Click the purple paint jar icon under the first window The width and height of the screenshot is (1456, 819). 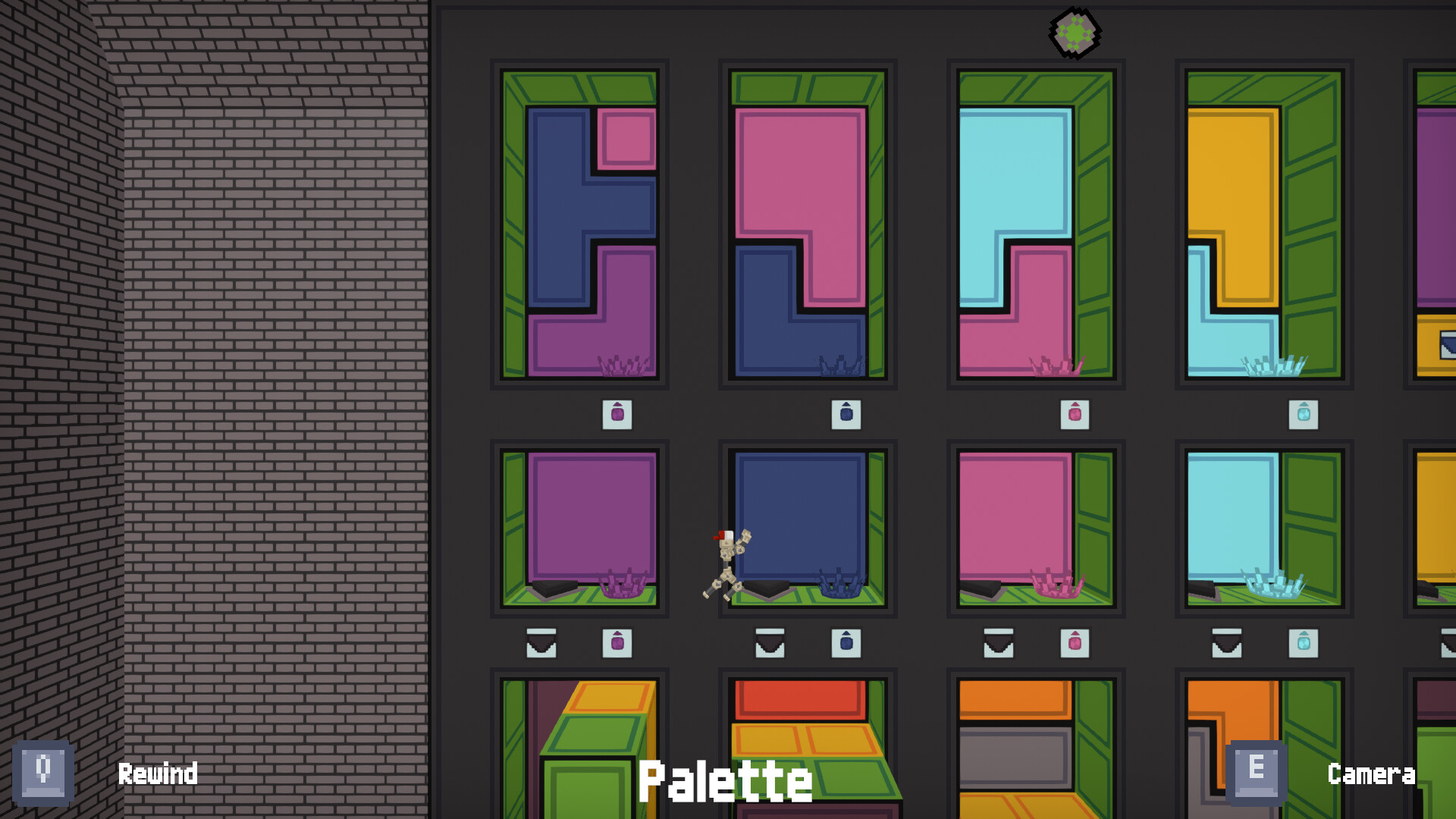tap(619, 416)
